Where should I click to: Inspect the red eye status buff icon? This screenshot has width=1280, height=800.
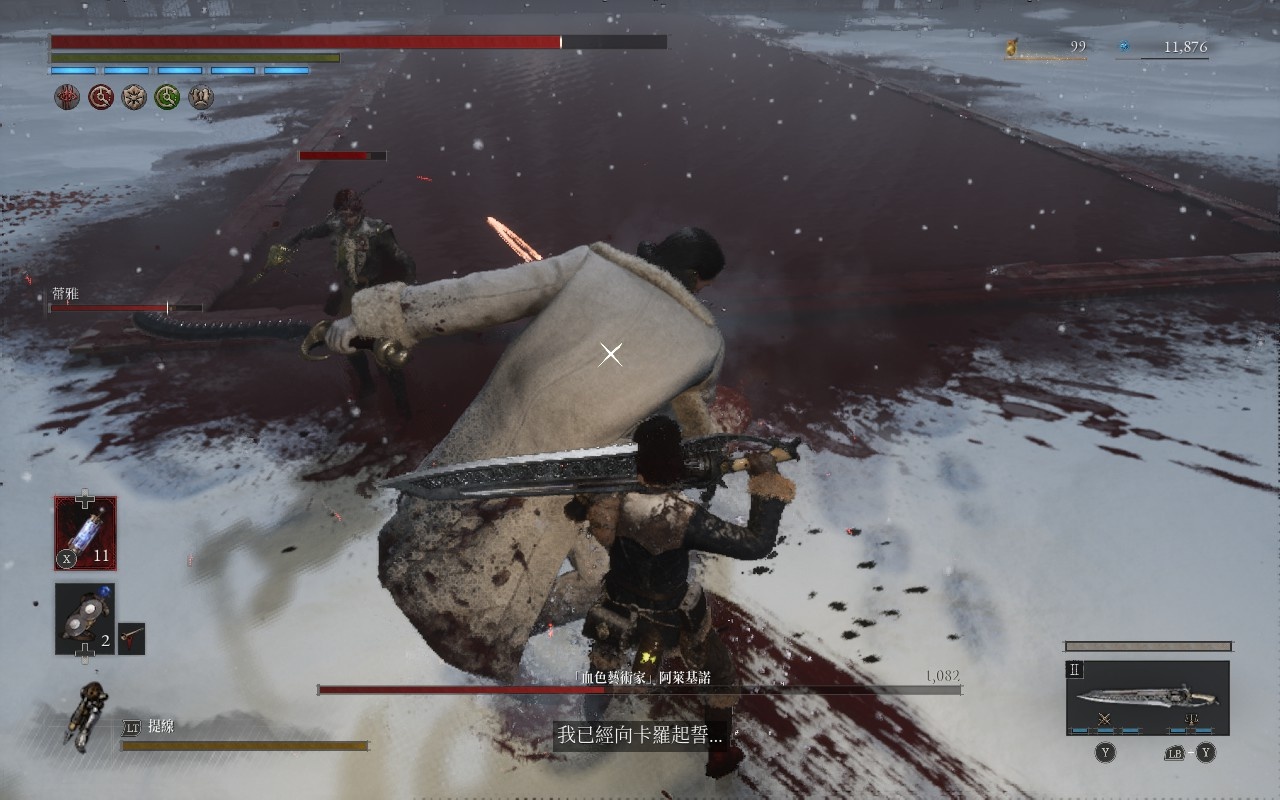point(67,97)
